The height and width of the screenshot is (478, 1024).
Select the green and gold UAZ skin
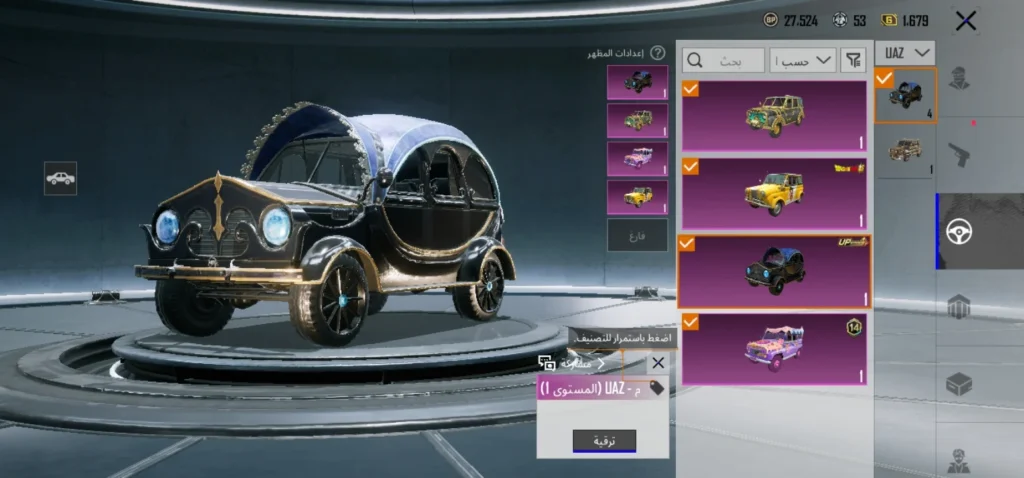click(x=774, y=116)
